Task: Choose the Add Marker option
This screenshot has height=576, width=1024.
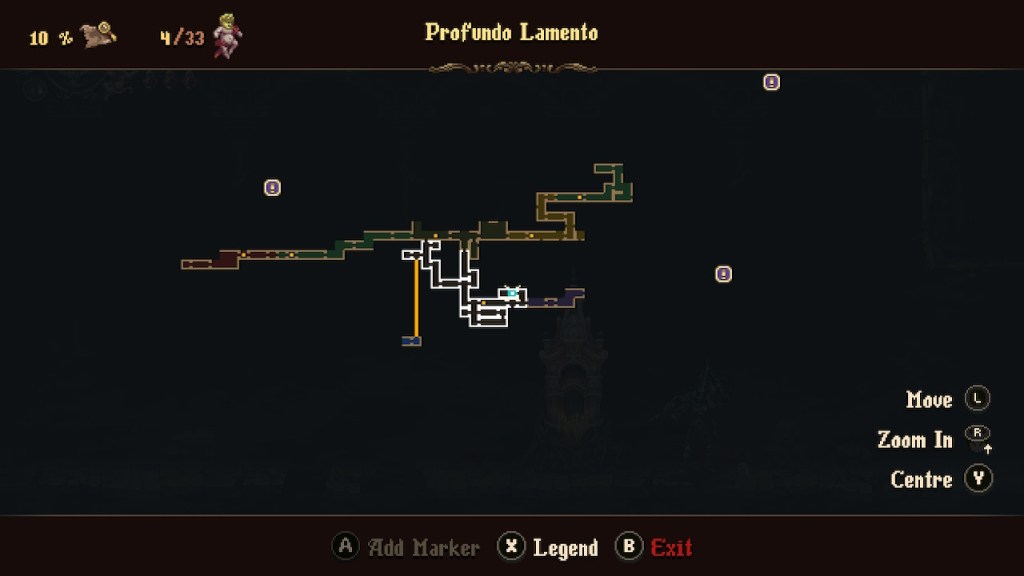Action: coord(406,547)
